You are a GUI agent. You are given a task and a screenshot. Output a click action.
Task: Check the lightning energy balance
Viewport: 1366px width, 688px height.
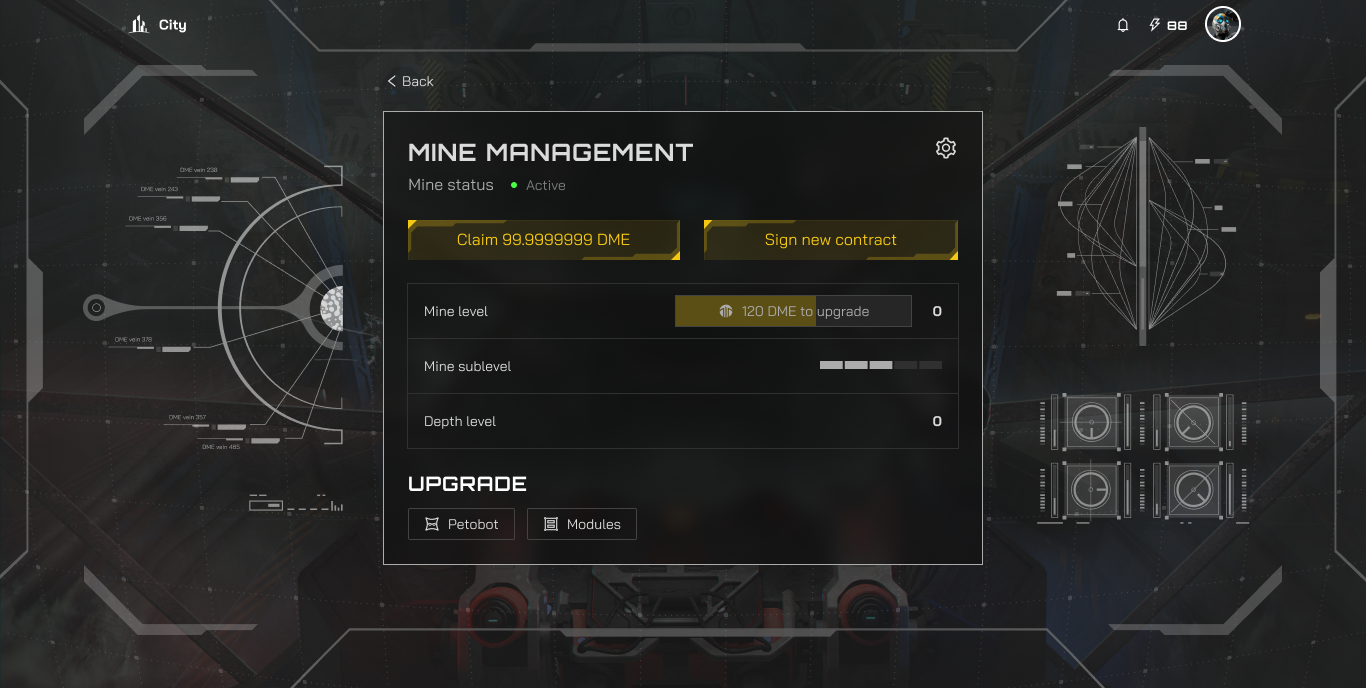click(x=1168, y=25)
